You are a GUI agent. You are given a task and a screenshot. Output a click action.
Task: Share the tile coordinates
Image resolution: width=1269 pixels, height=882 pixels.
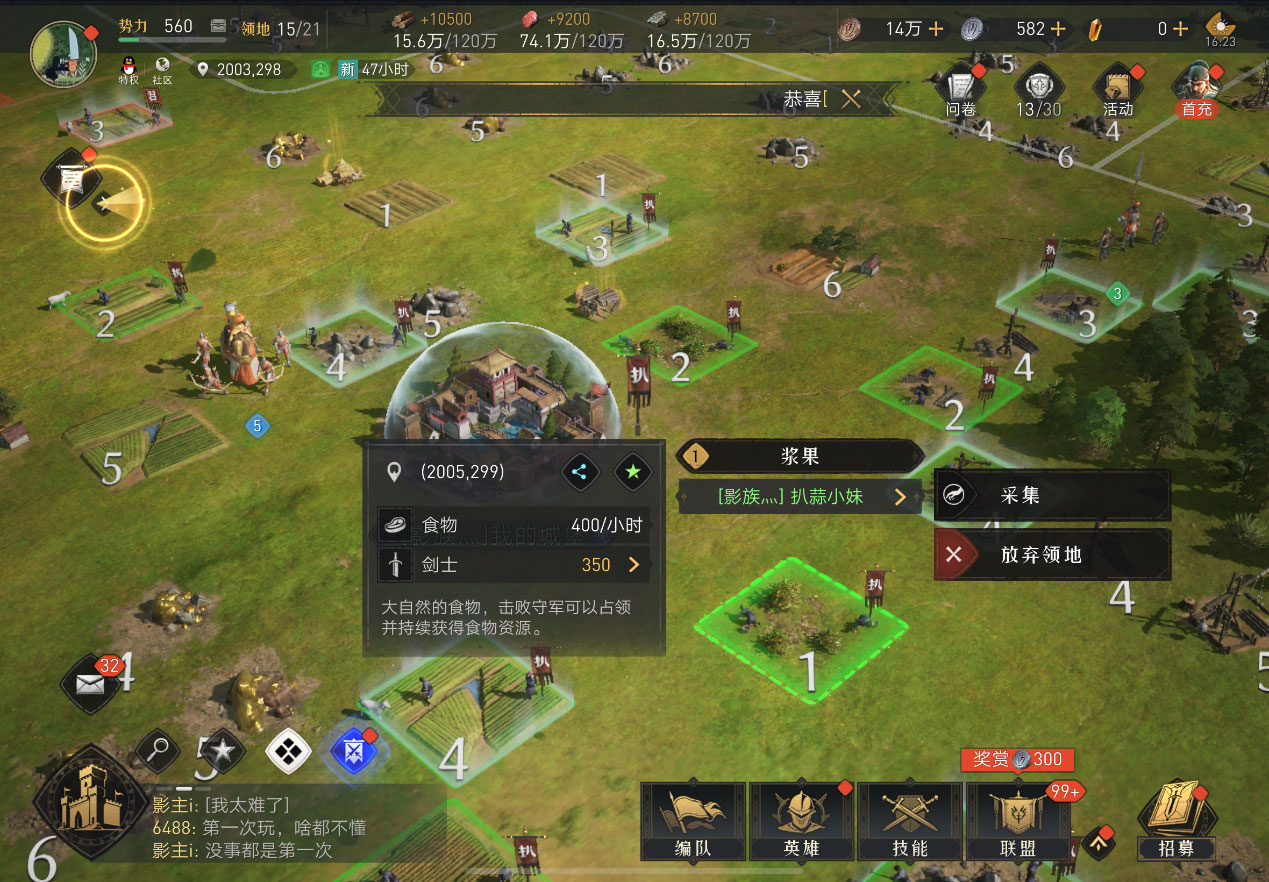[x=580, y=472]
